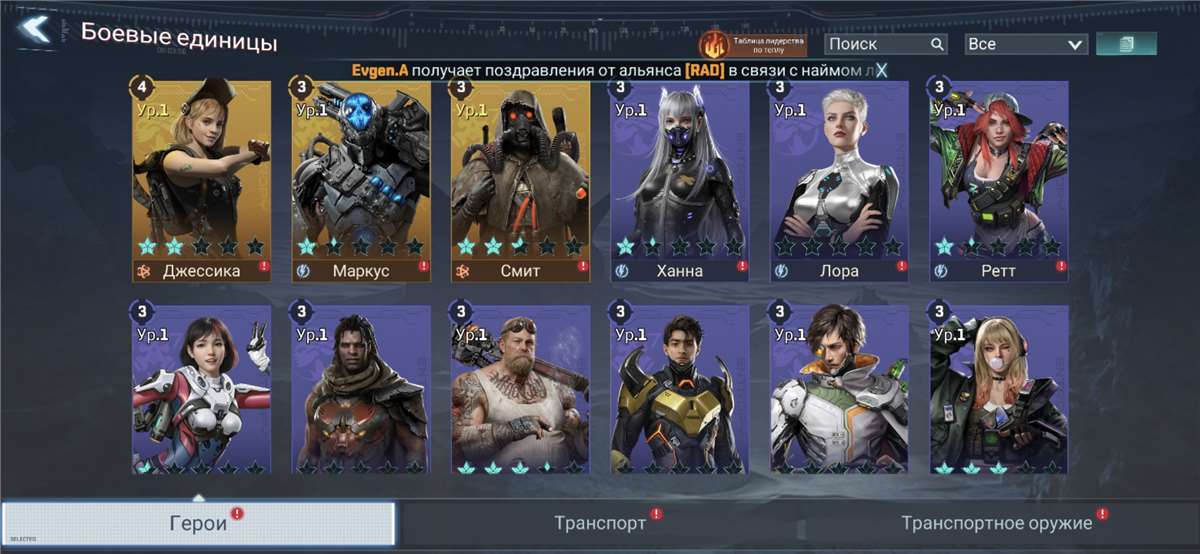
Task: Go back using the arrow button
Action: [x=35, y=30]
